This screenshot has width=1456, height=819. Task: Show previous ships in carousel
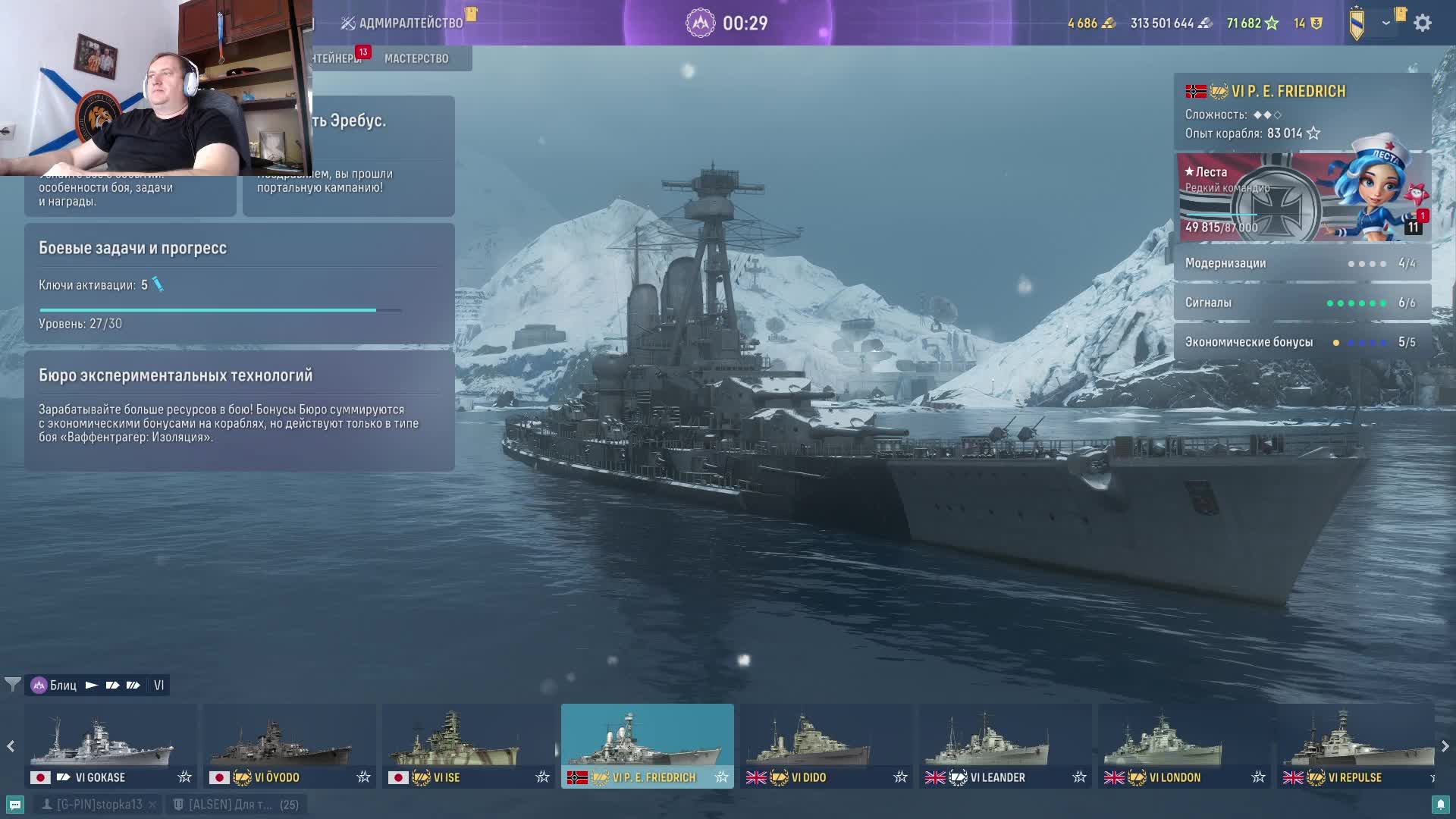click(x=11, y=746)
